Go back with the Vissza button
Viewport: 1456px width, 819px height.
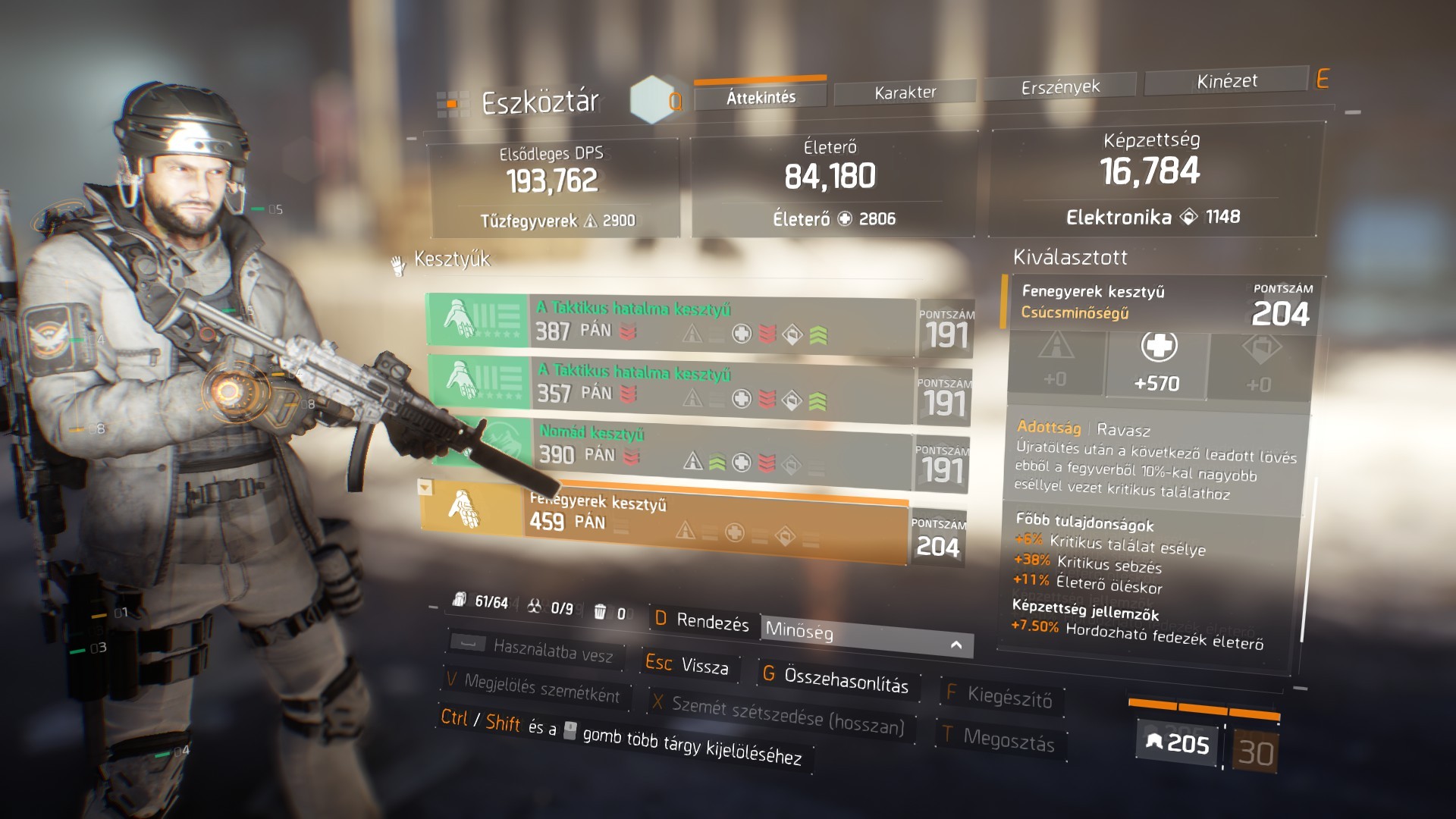tap(688, 665)
